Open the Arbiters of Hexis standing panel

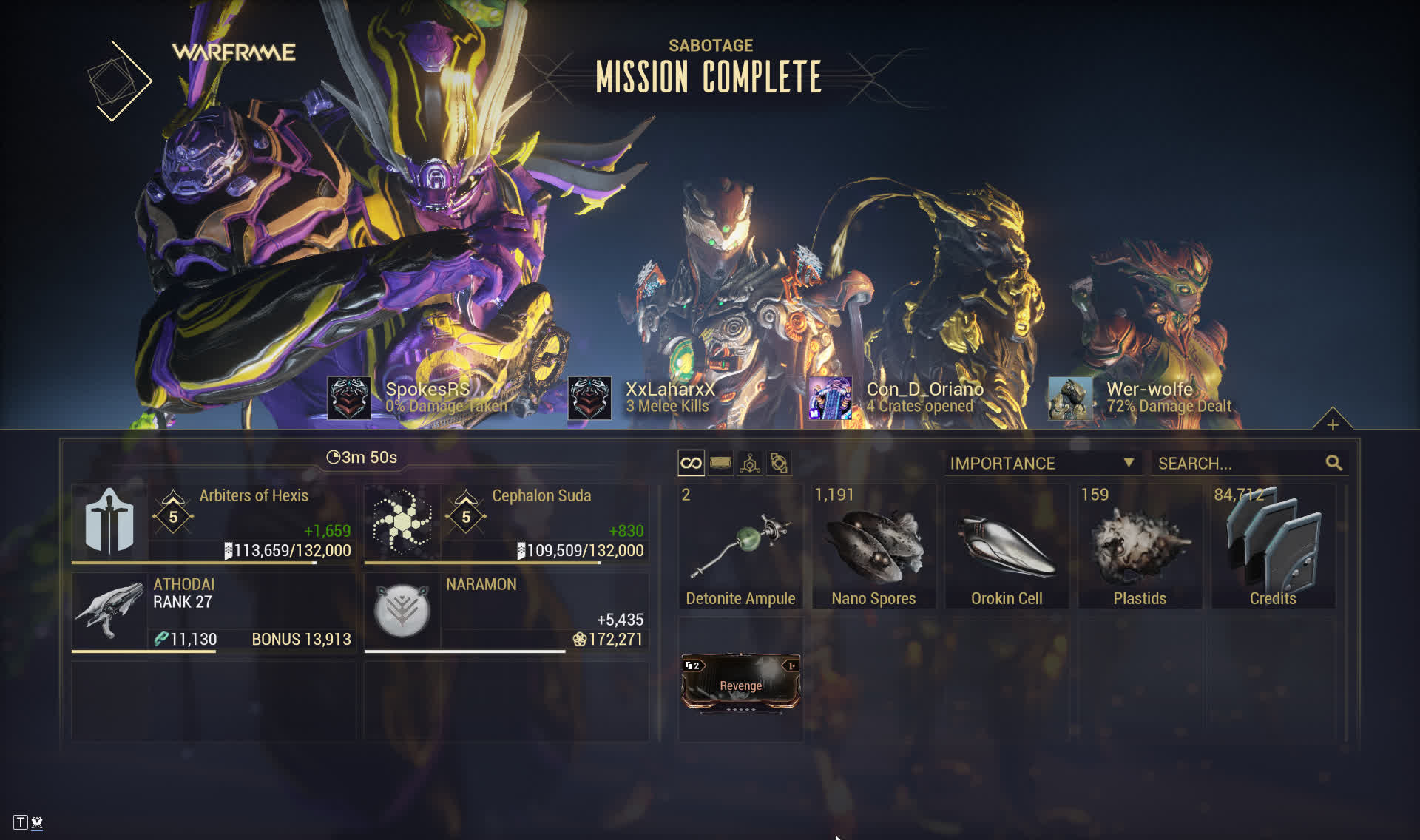213,524
